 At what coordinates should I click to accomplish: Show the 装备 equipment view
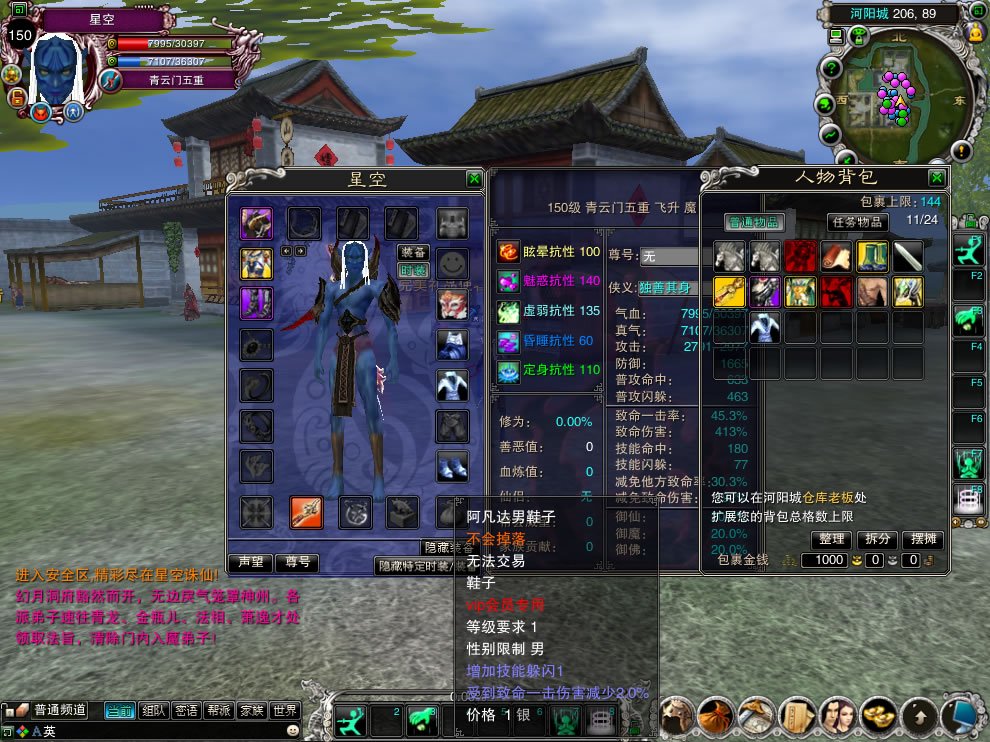413,253
